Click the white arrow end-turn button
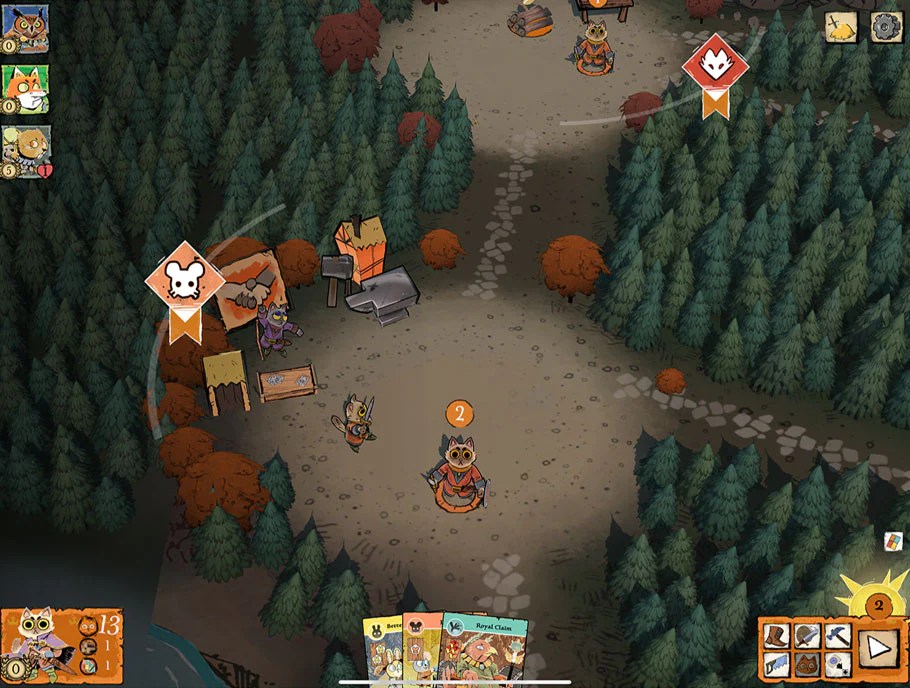 (x=879, y=647)
